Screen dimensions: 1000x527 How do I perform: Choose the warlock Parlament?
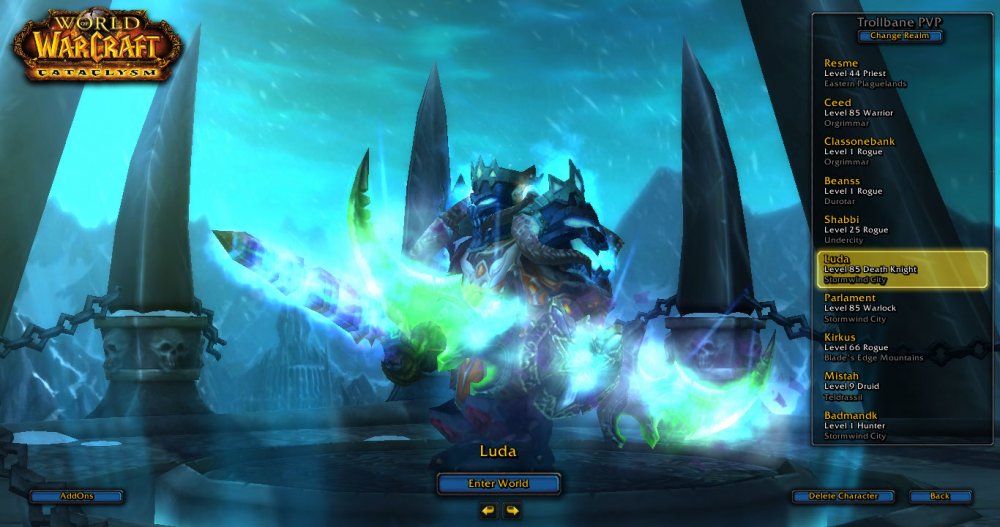[x=880, y=308]
